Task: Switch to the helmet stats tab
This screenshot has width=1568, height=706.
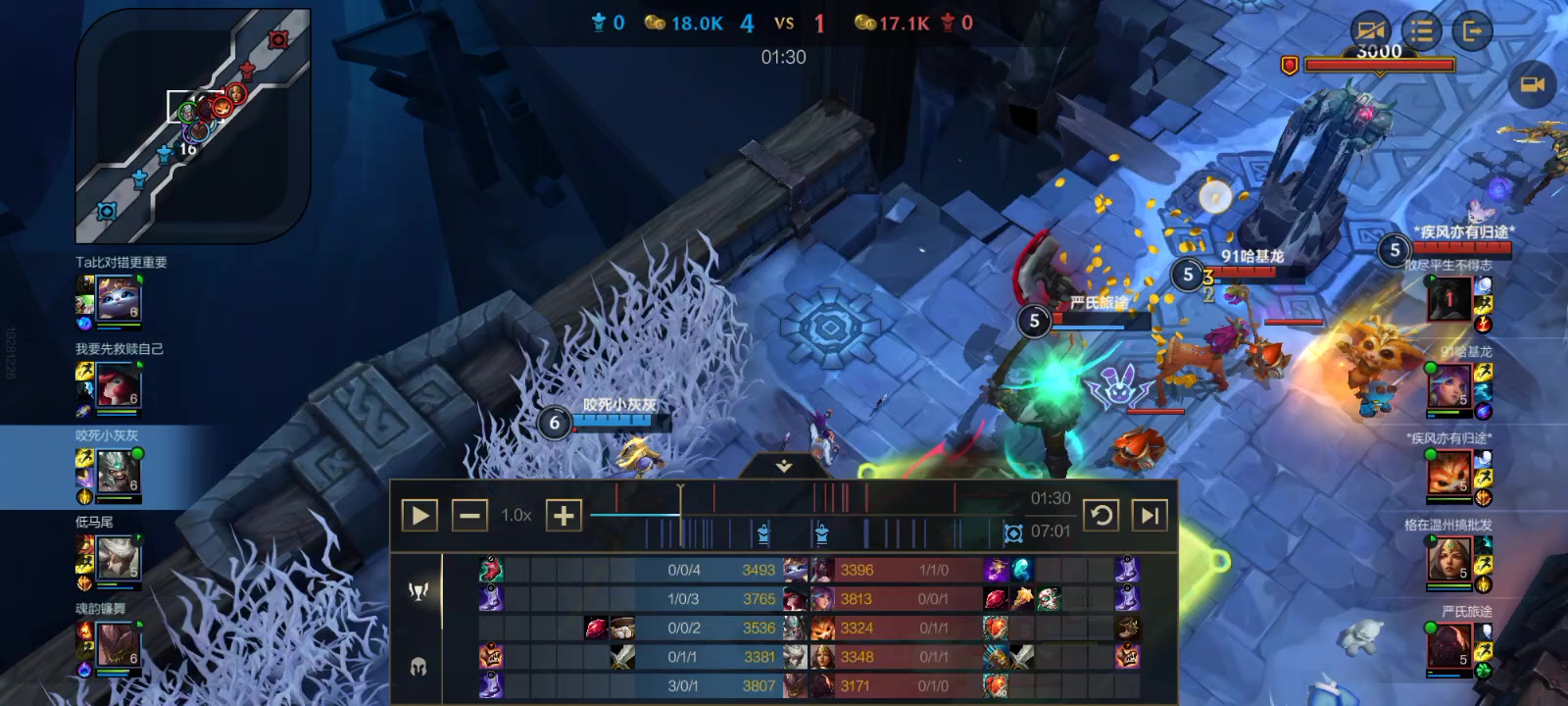Action: [418, 668]
